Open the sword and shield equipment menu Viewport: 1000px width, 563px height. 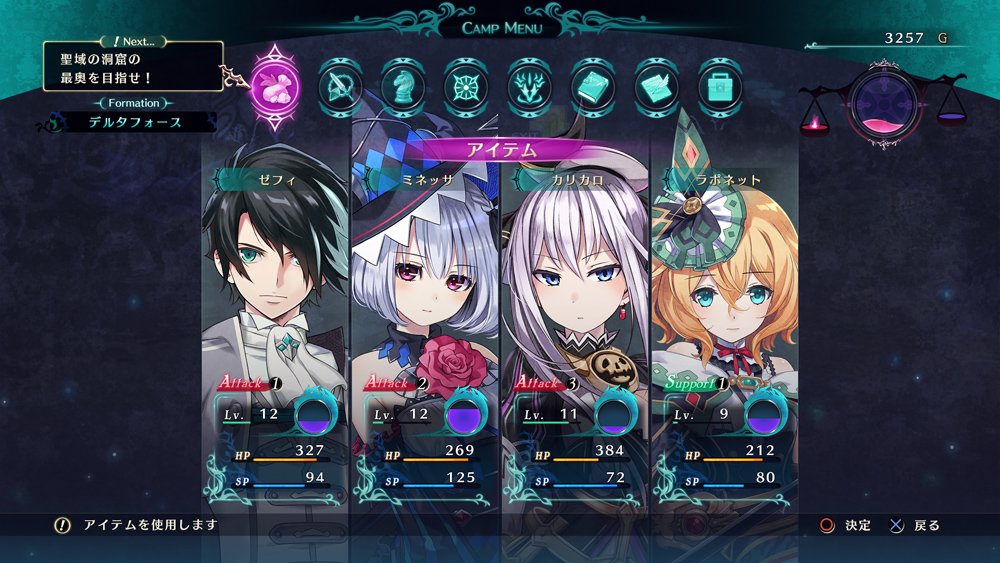[340, 86]
